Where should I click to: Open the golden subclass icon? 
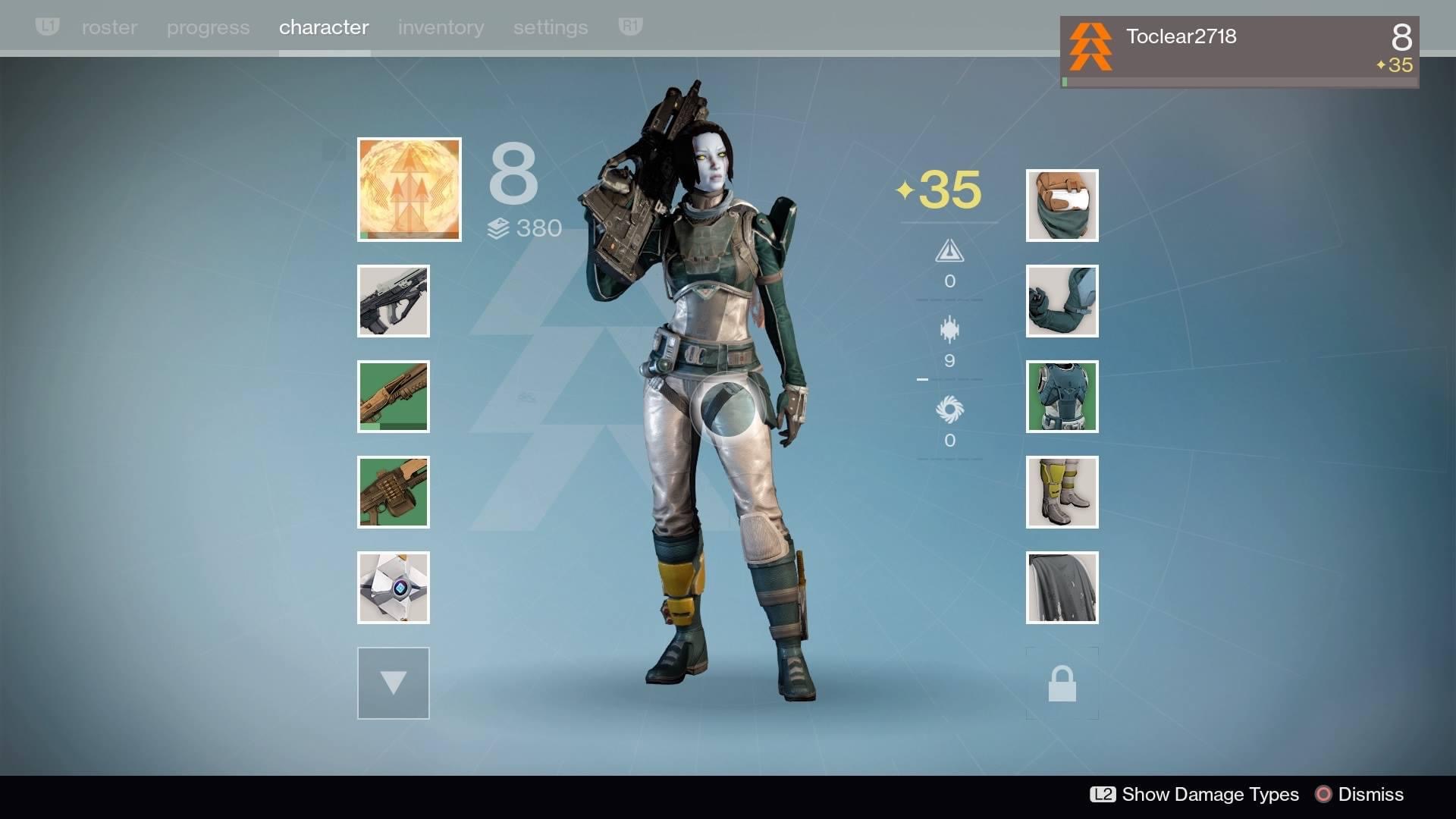pos(409,190)
